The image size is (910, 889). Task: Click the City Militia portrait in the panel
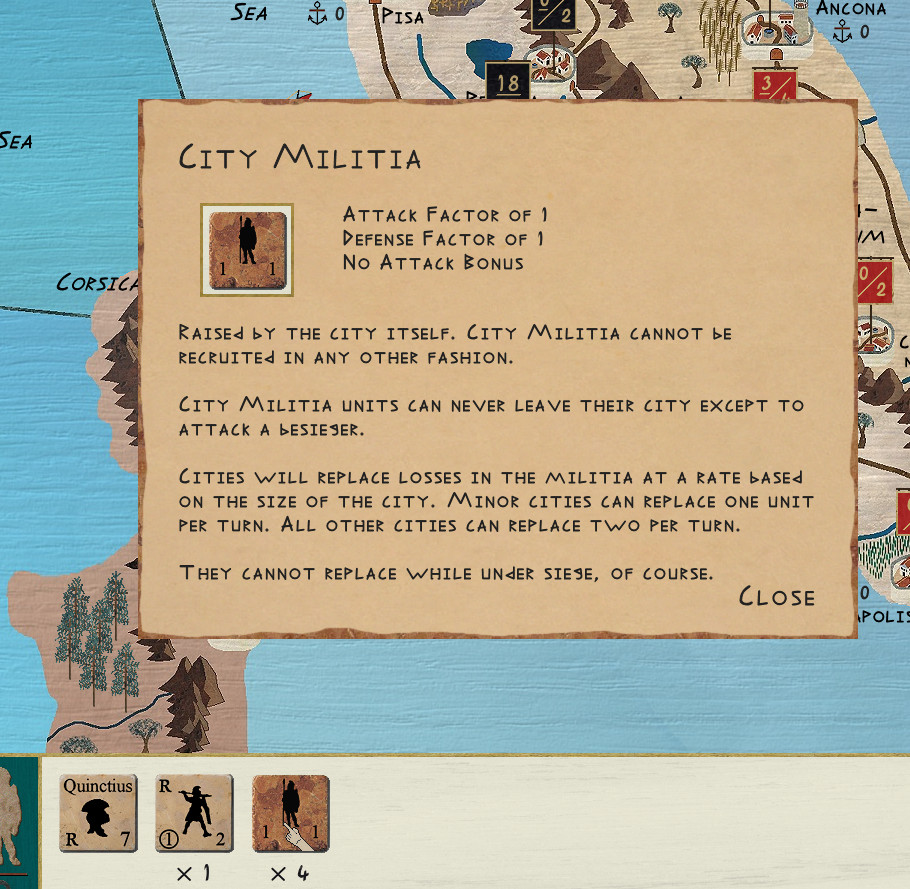247,250
